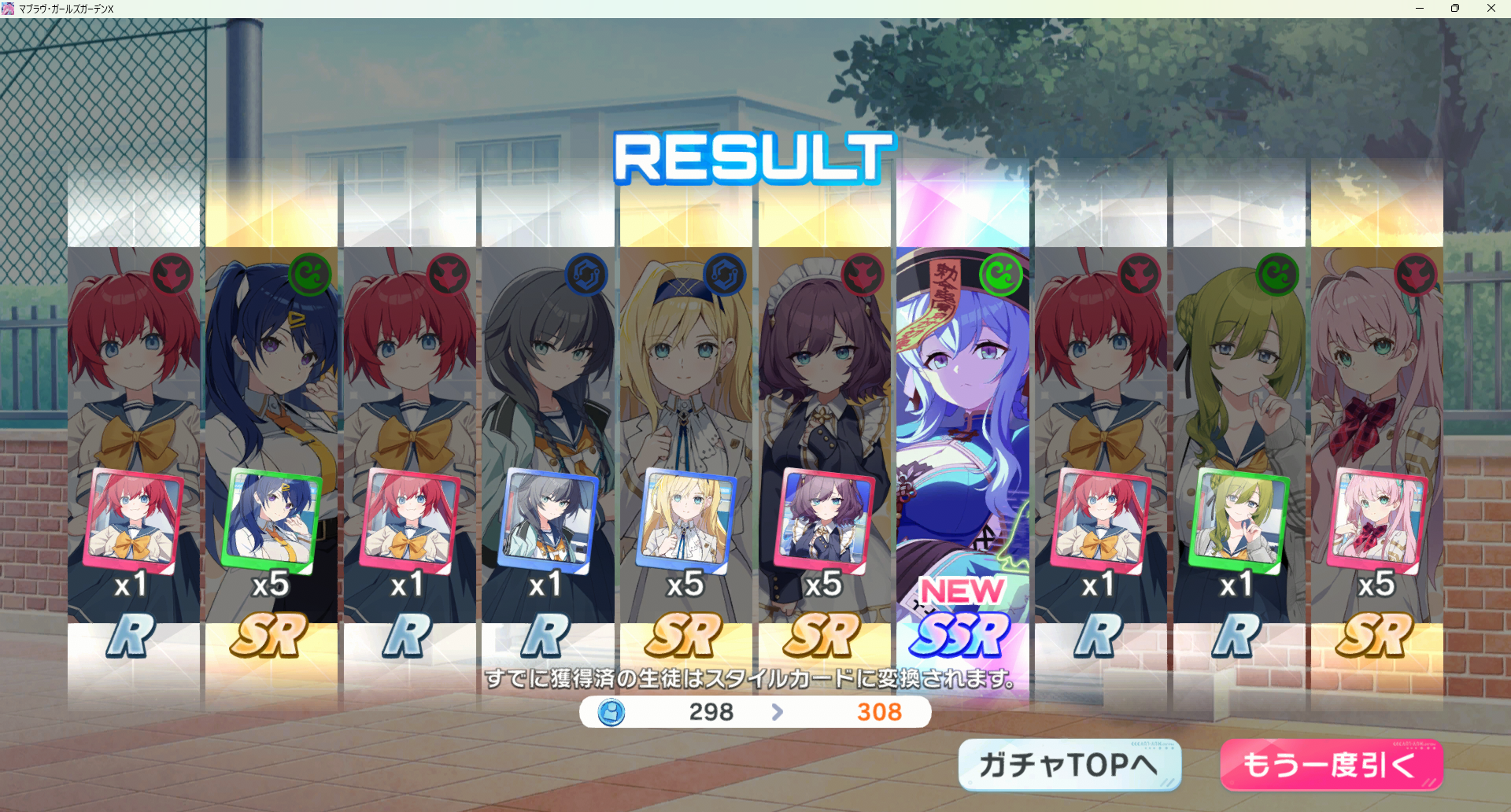Go to ガチャTOPへ gacha top screen
This screenshot has width=1511, height=812.
[x=1069, y=765]
